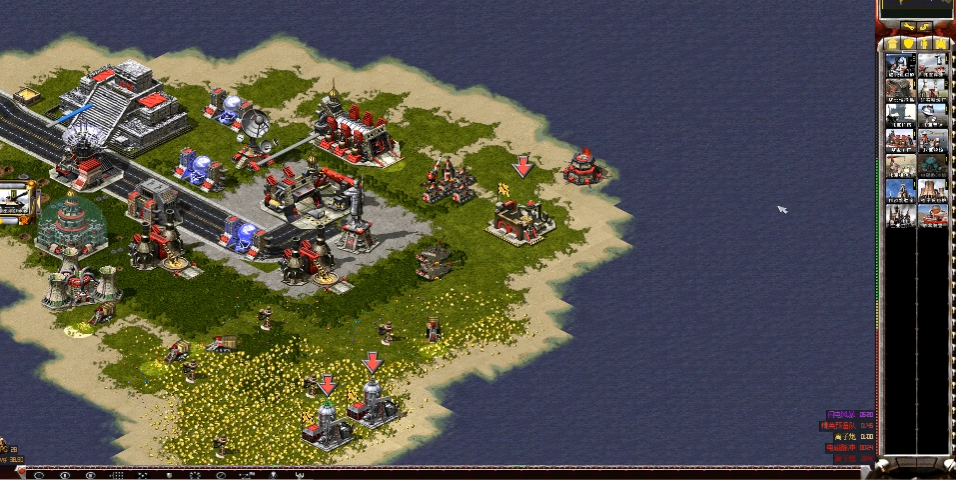This screenshot has height=480, width=956.
Task: Switch to the infantry build tab
Action: 925,44
